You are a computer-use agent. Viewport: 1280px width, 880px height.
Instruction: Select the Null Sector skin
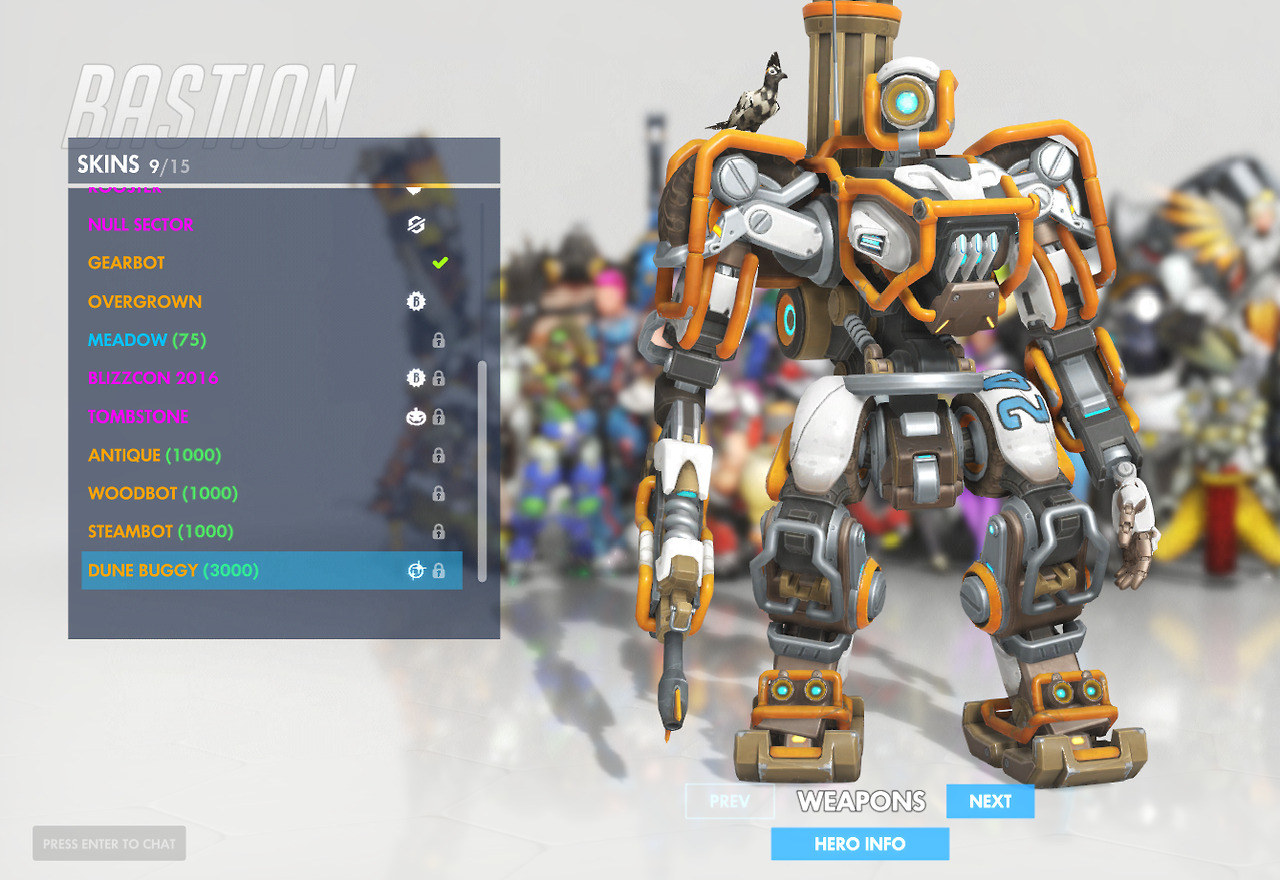click(141, 225)
